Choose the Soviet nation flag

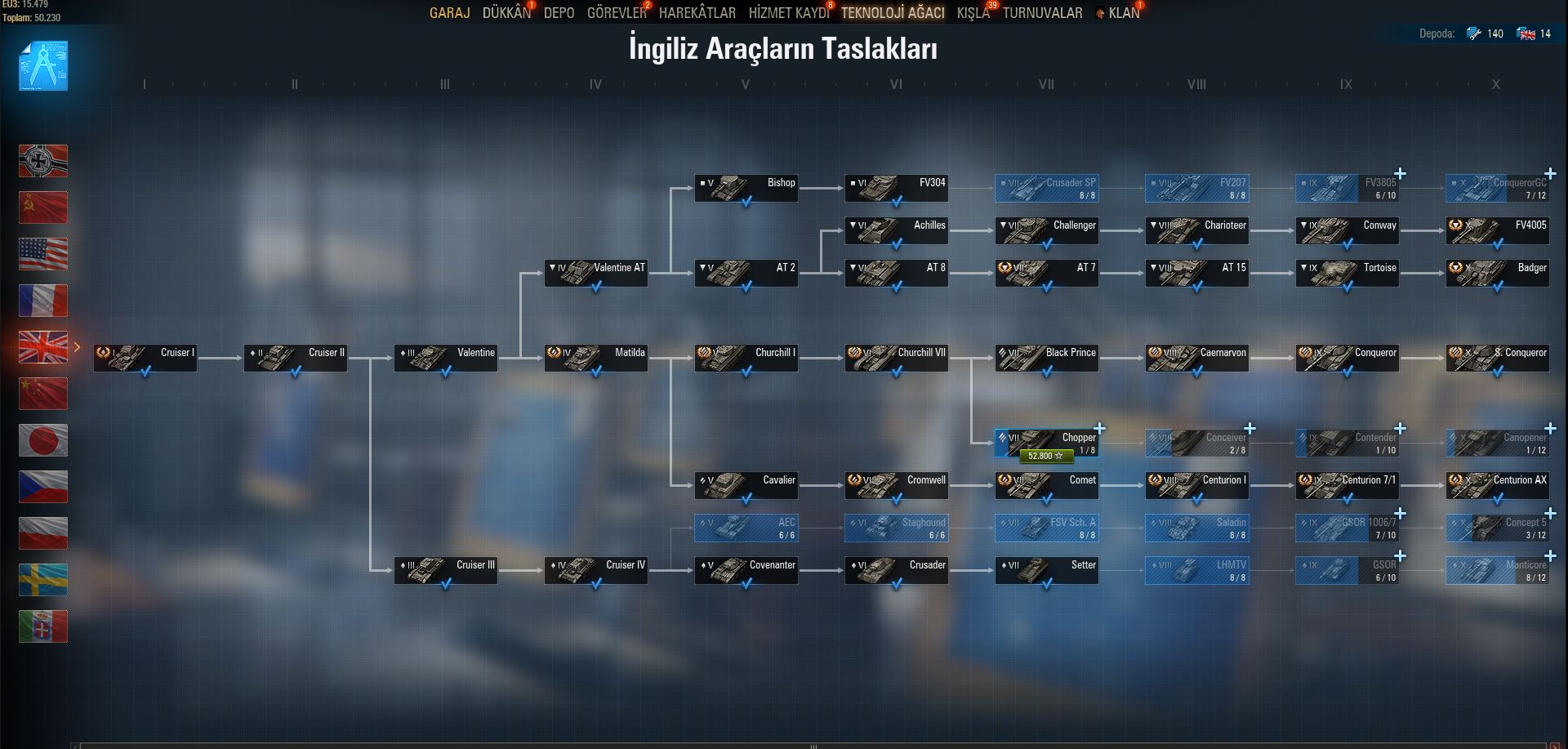coord(43,207)
